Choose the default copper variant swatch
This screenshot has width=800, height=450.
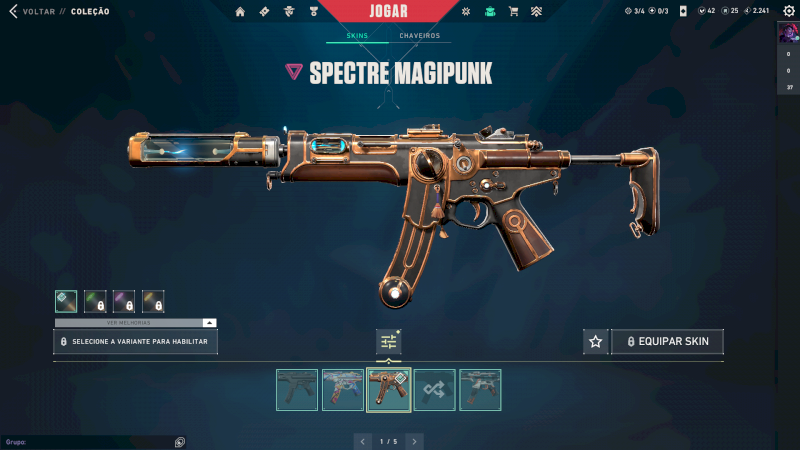point(66,301)
